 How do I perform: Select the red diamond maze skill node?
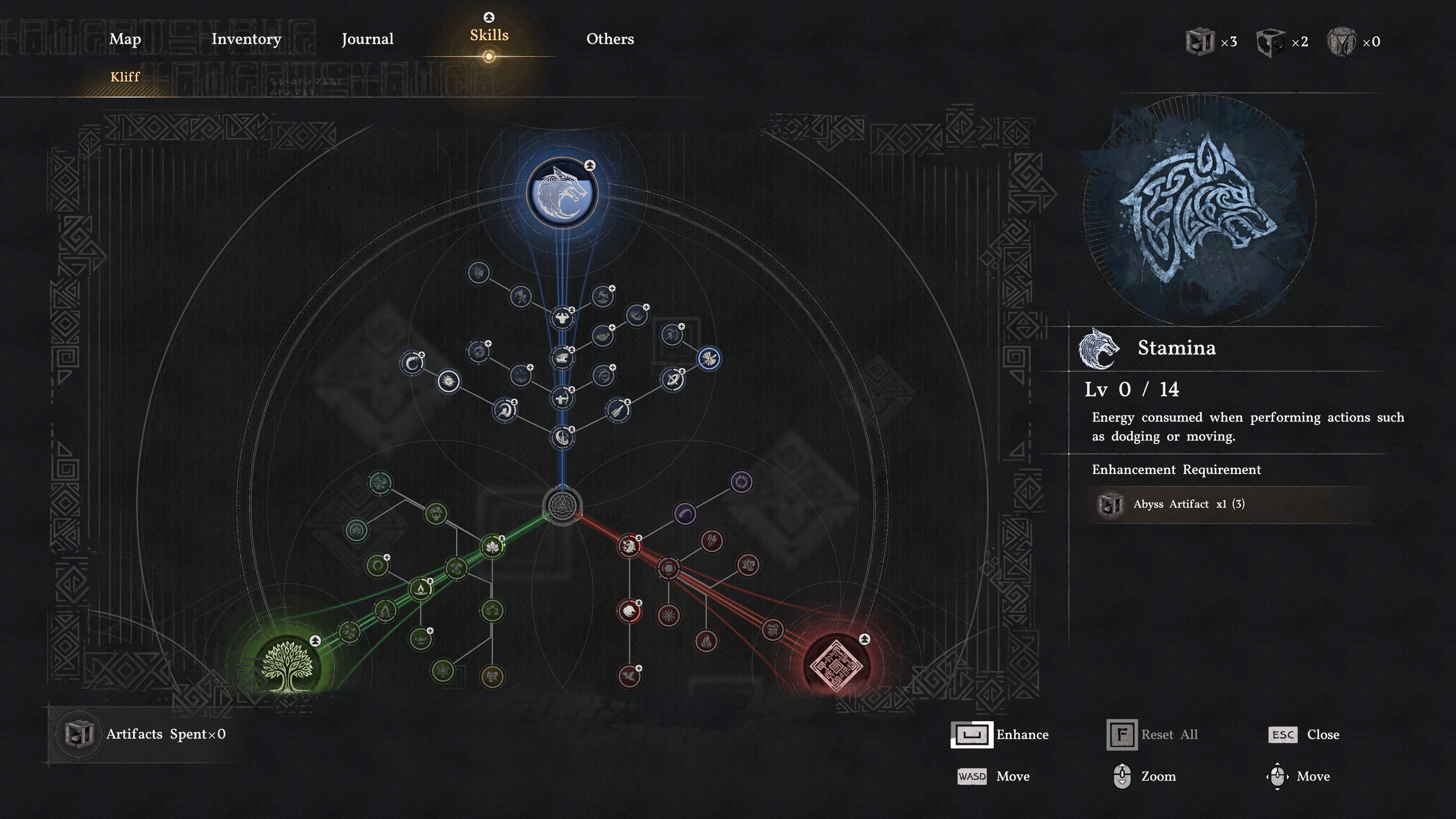[836, 667]
